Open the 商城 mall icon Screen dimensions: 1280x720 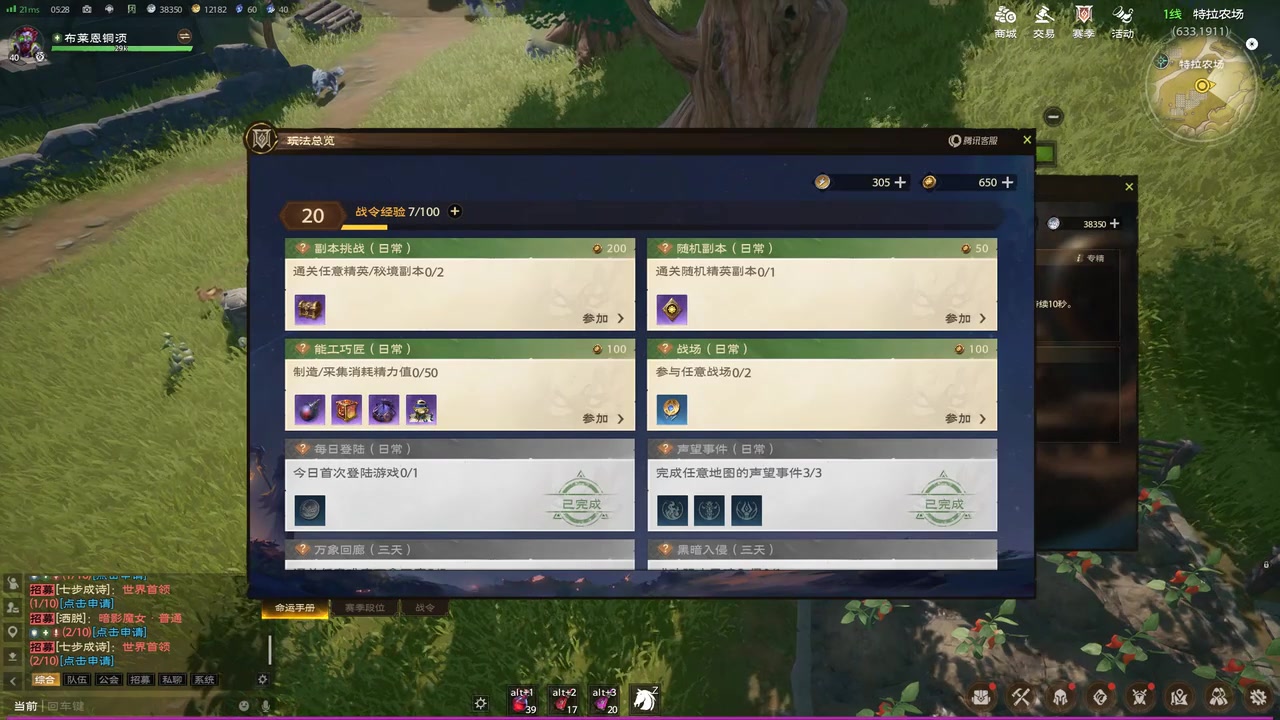click(x=1004, y=20)
